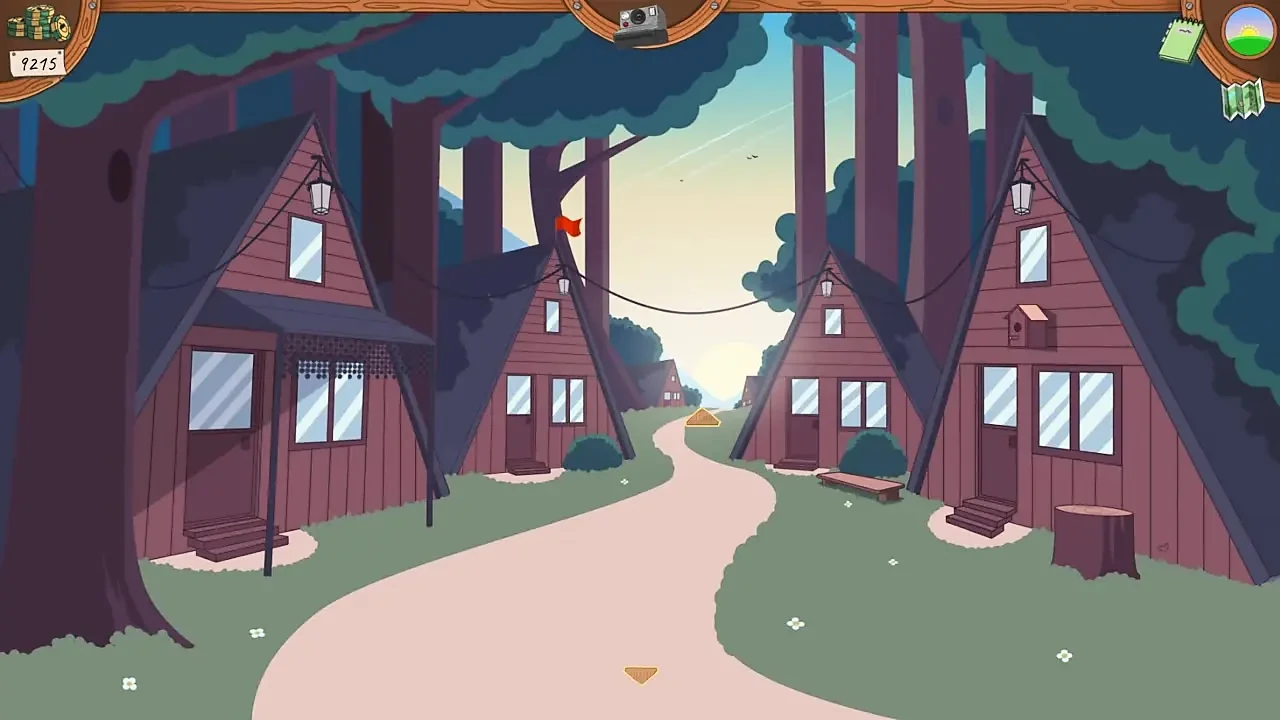The height and width of the screenshot is (720, 1280).
Task: Click the sunrise time-of-day icon
Action: click(x=1249, y=32)
